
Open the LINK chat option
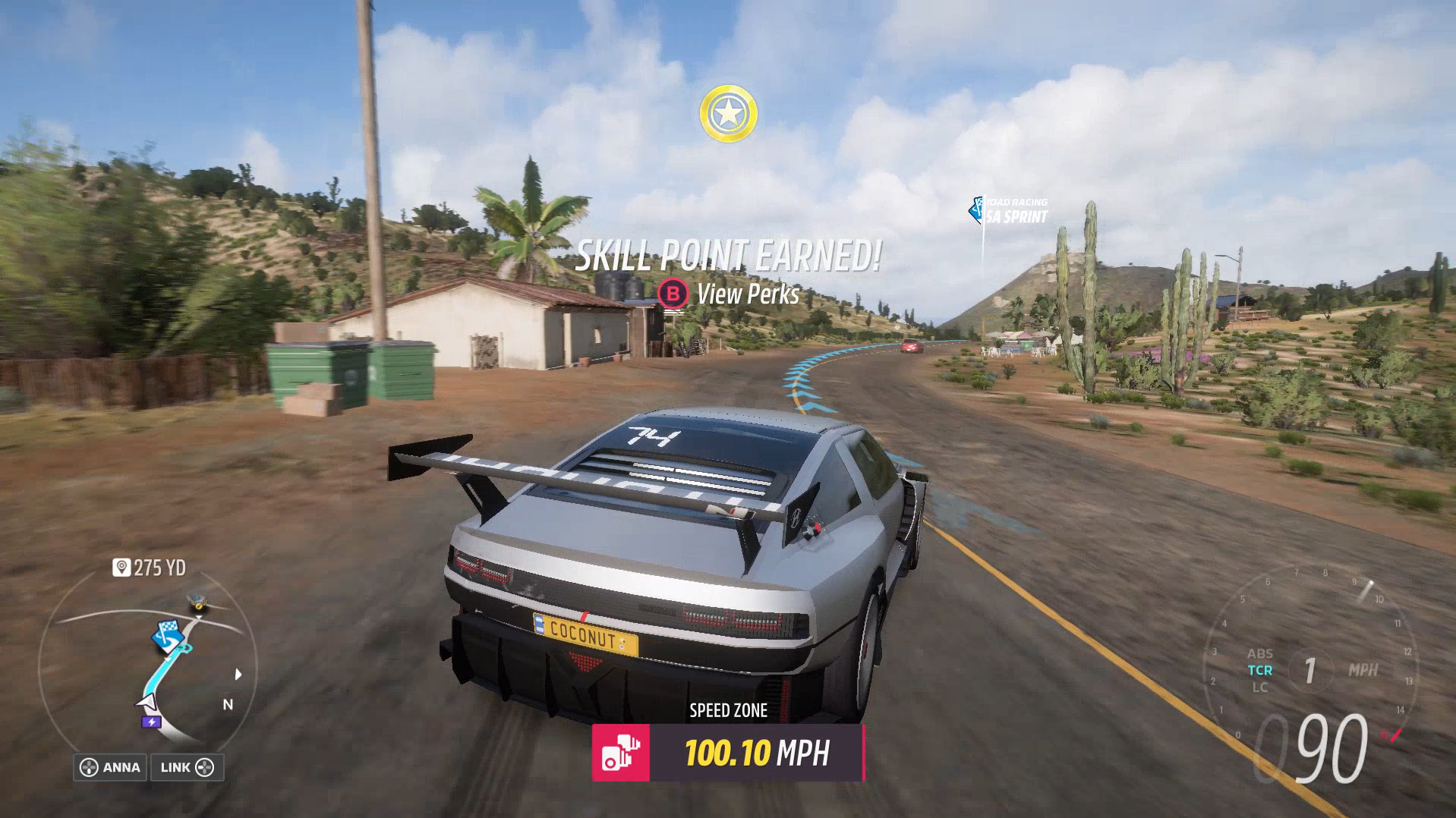coord(187,767)
